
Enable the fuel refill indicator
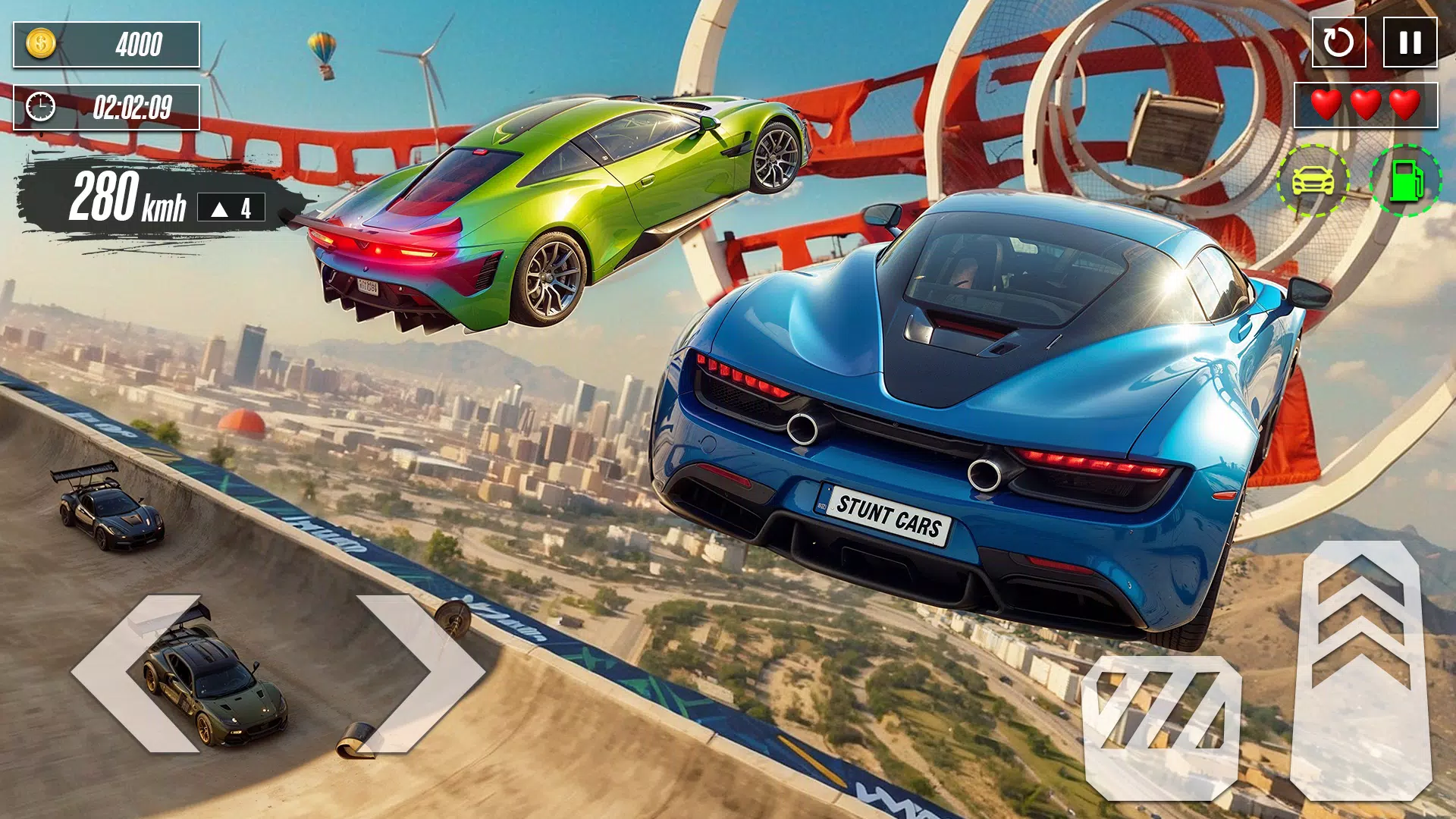pyautogui.click(x=1407, y=179)
